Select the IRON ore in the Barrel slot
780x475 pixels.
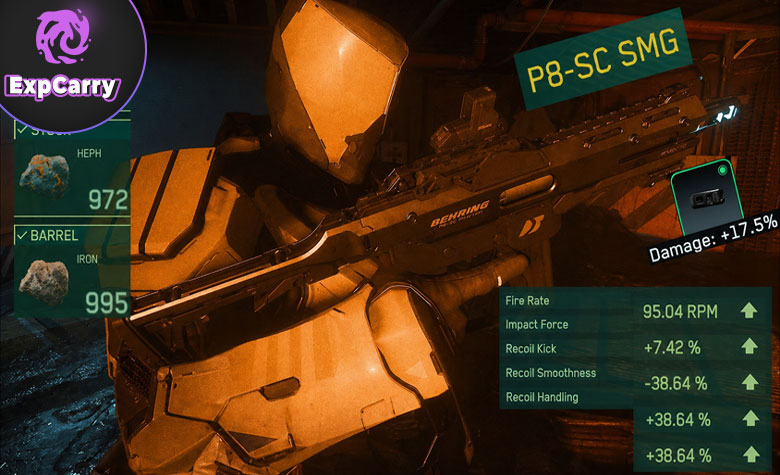coord(47,281)
